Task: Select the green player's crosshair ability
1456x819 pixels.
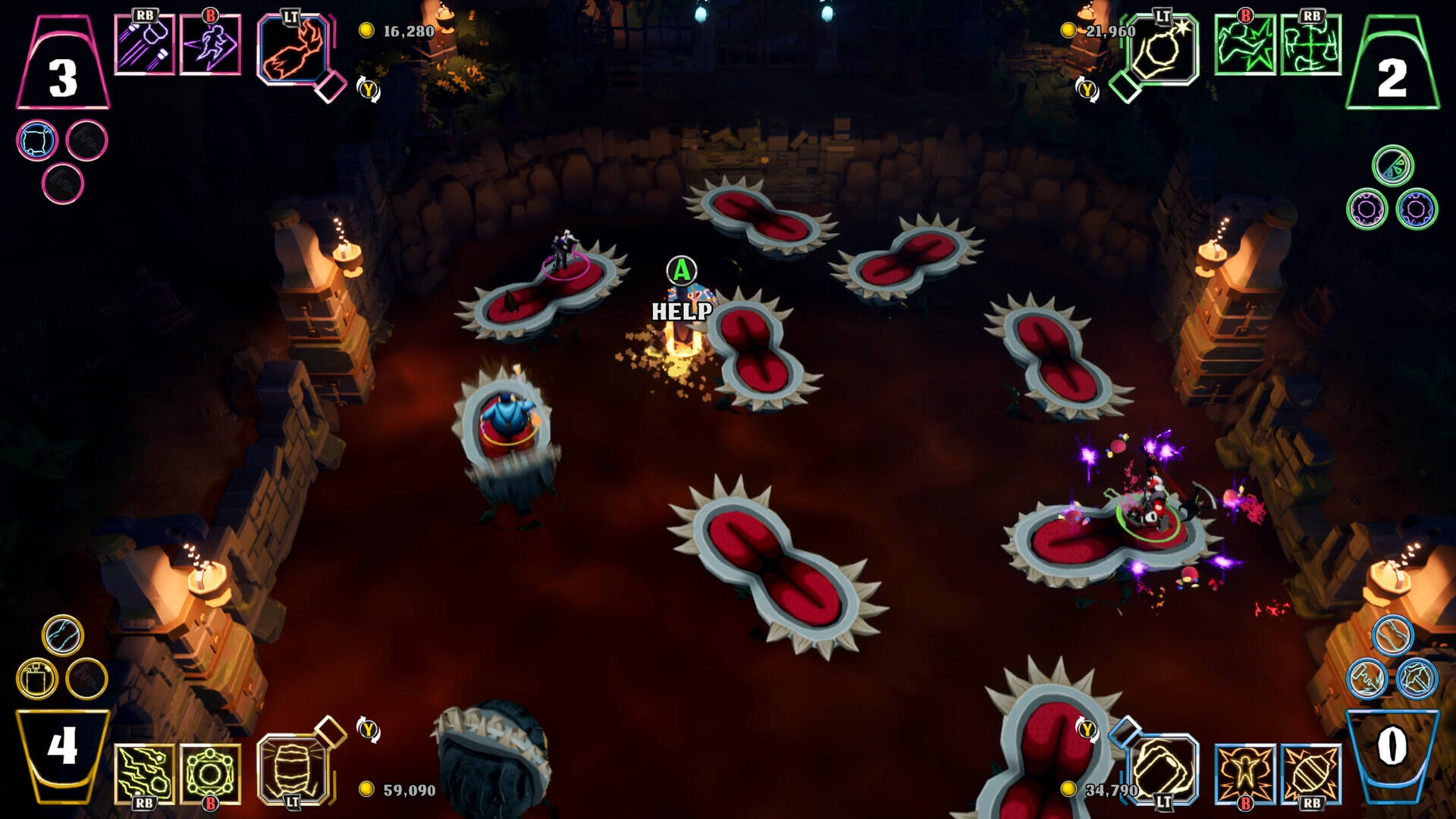Action: point(1310,45)
